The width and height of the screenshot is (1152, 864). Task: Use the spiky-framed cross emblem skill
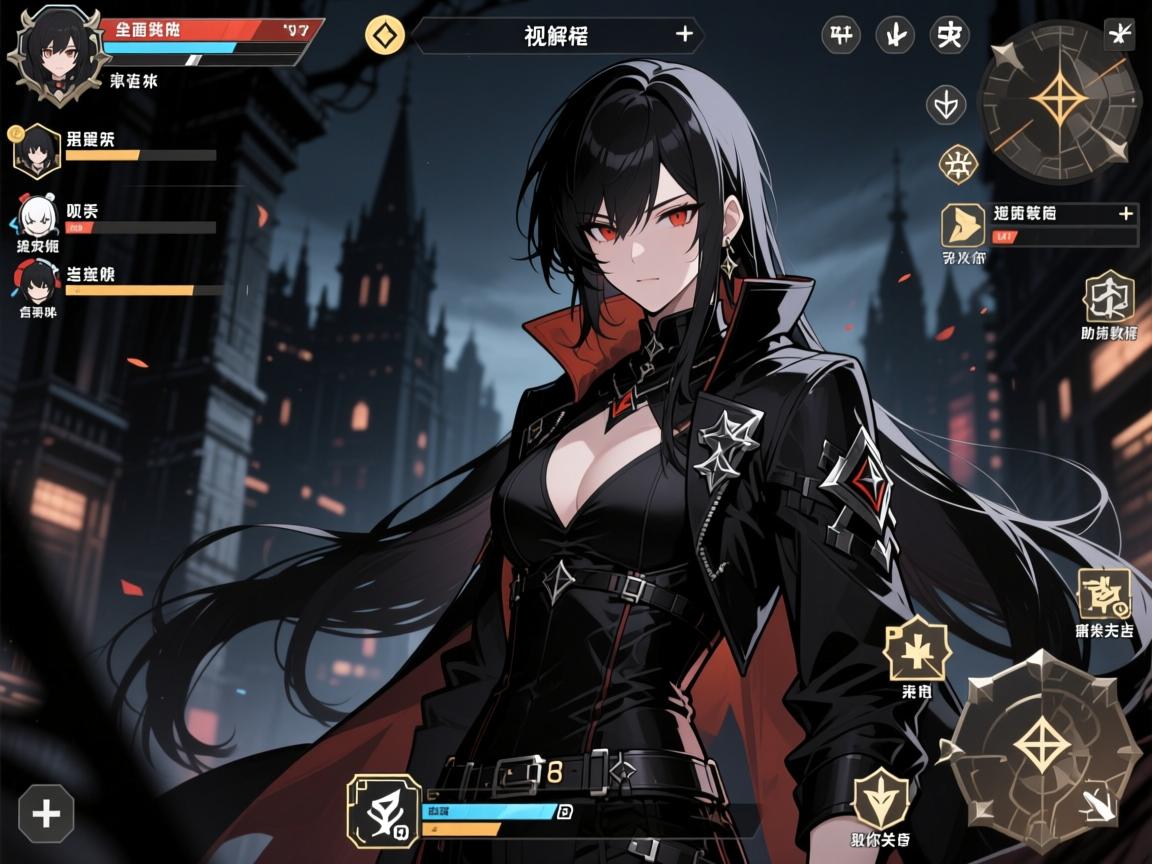click(915, 650)
